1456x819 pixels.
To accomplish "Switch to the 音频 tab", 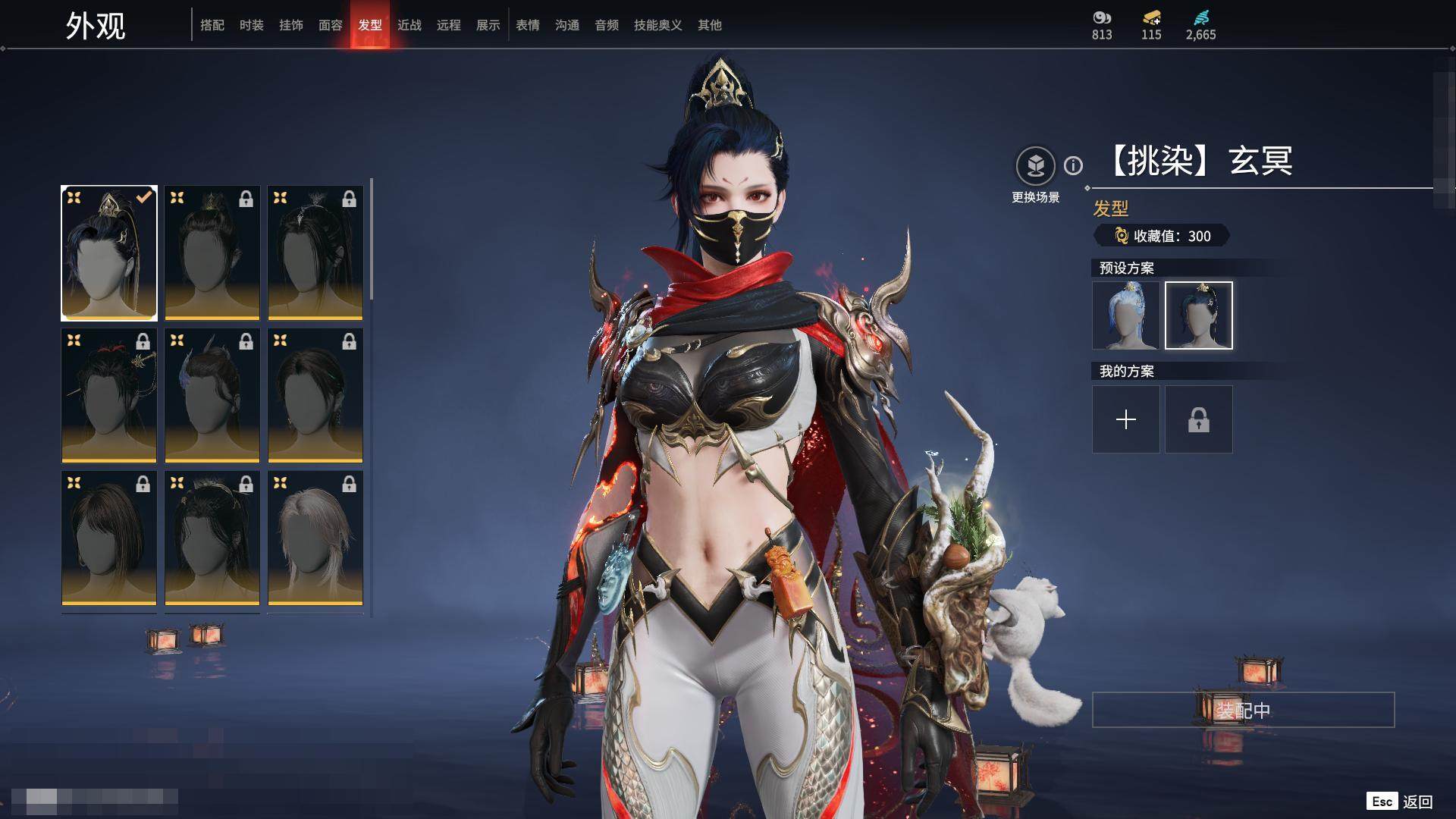I will tap(607, 25).
